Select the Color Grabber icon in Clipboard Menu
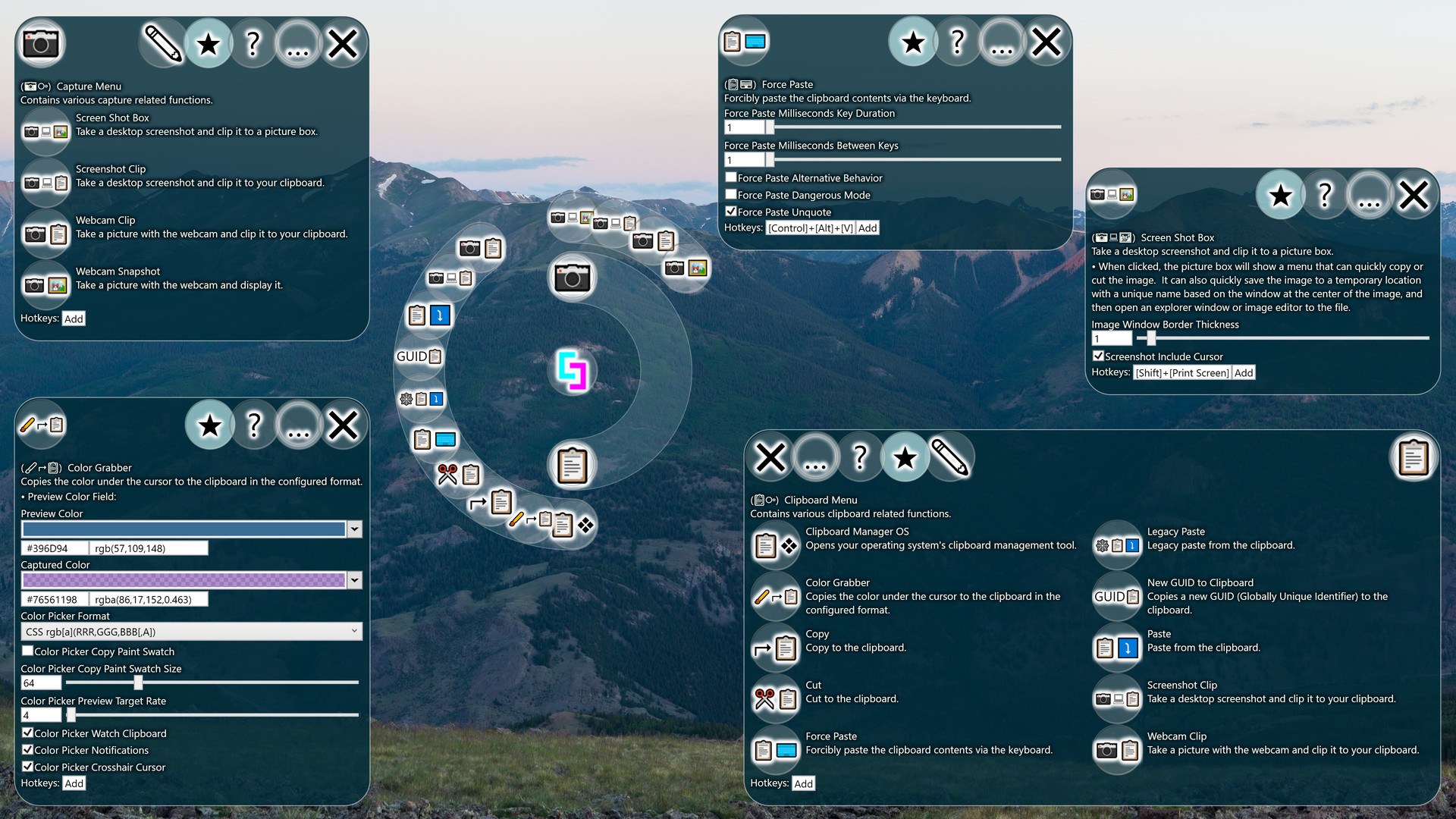Viewport: 1456px width, 819px height. (x=774, y=597)
